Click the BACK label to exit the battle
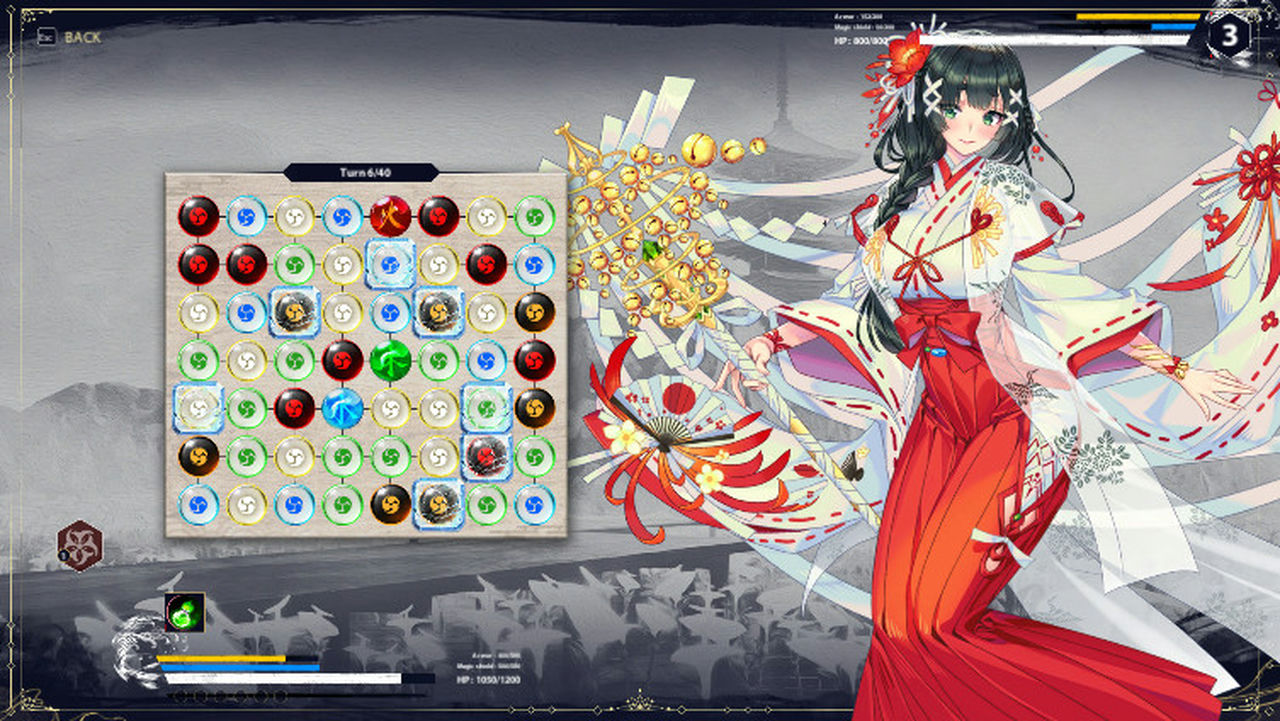1280x721 pixels. click(85, 37)
